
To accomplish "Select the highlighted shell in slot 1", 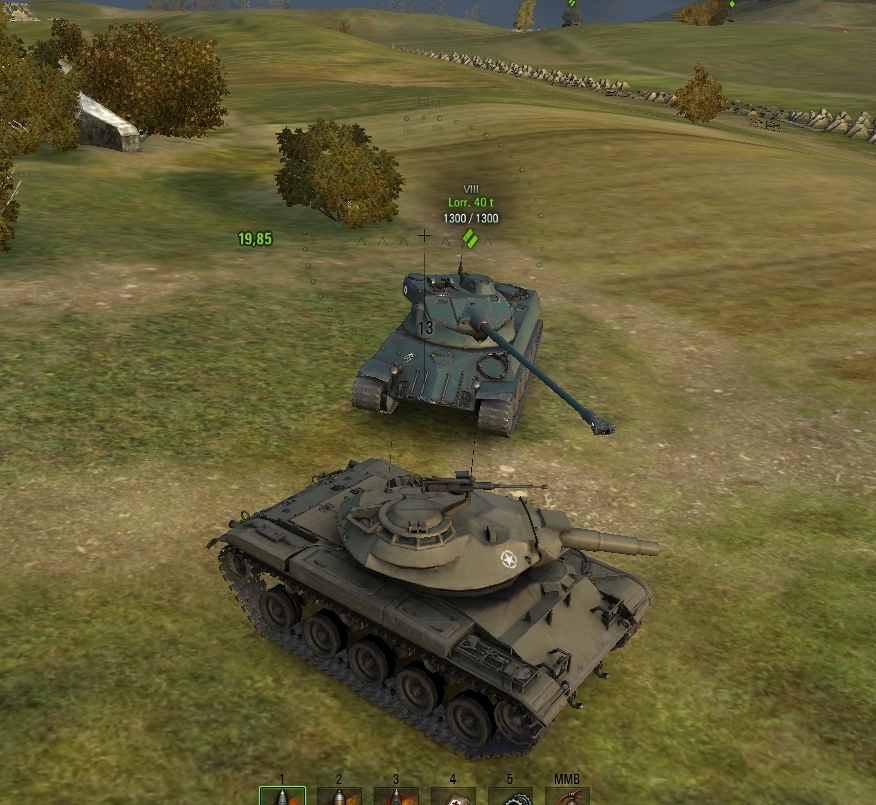I will pos(282,796).
